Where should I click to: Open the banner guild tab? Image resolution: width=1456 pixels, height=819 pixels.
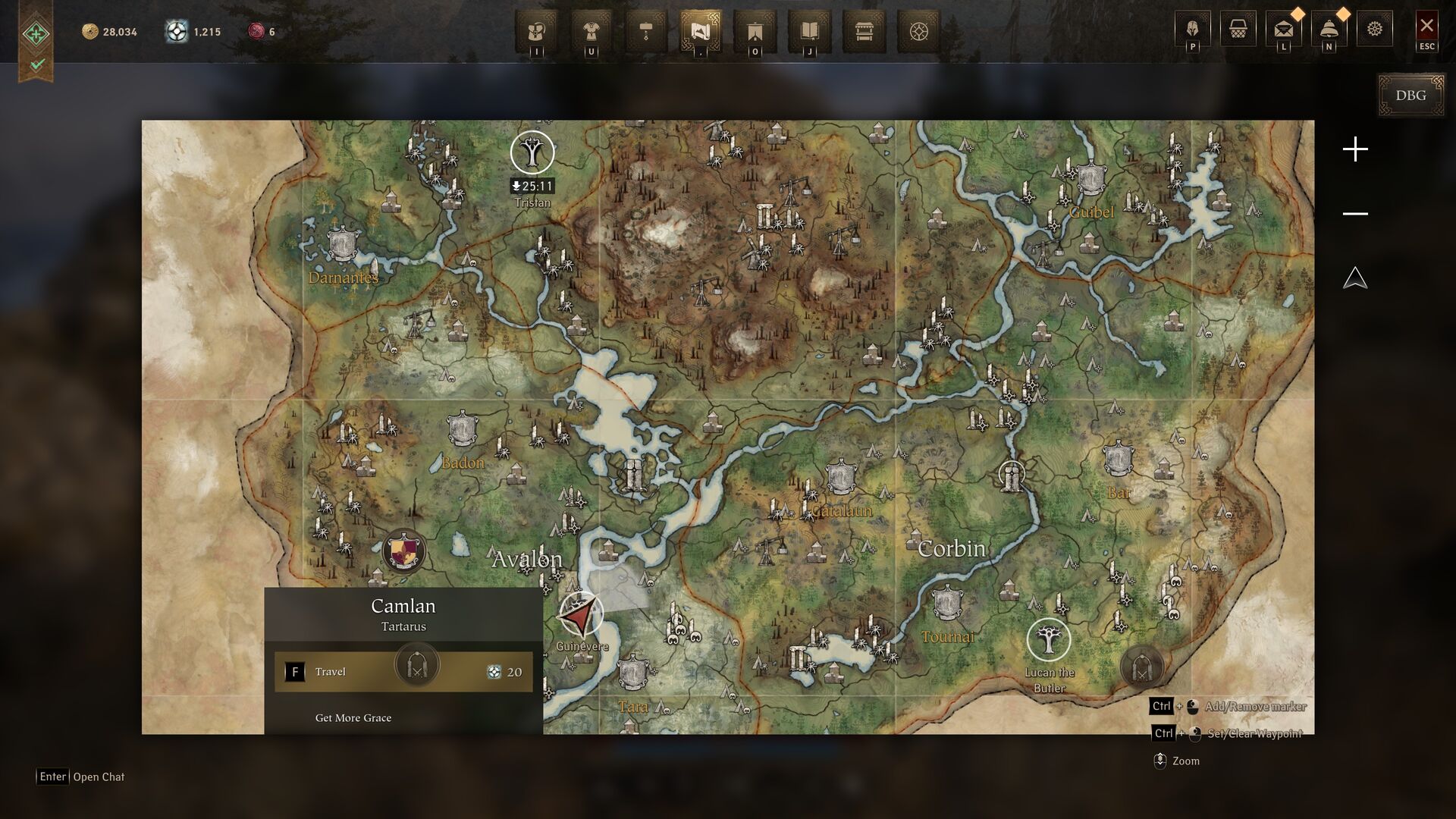point(755,32)
